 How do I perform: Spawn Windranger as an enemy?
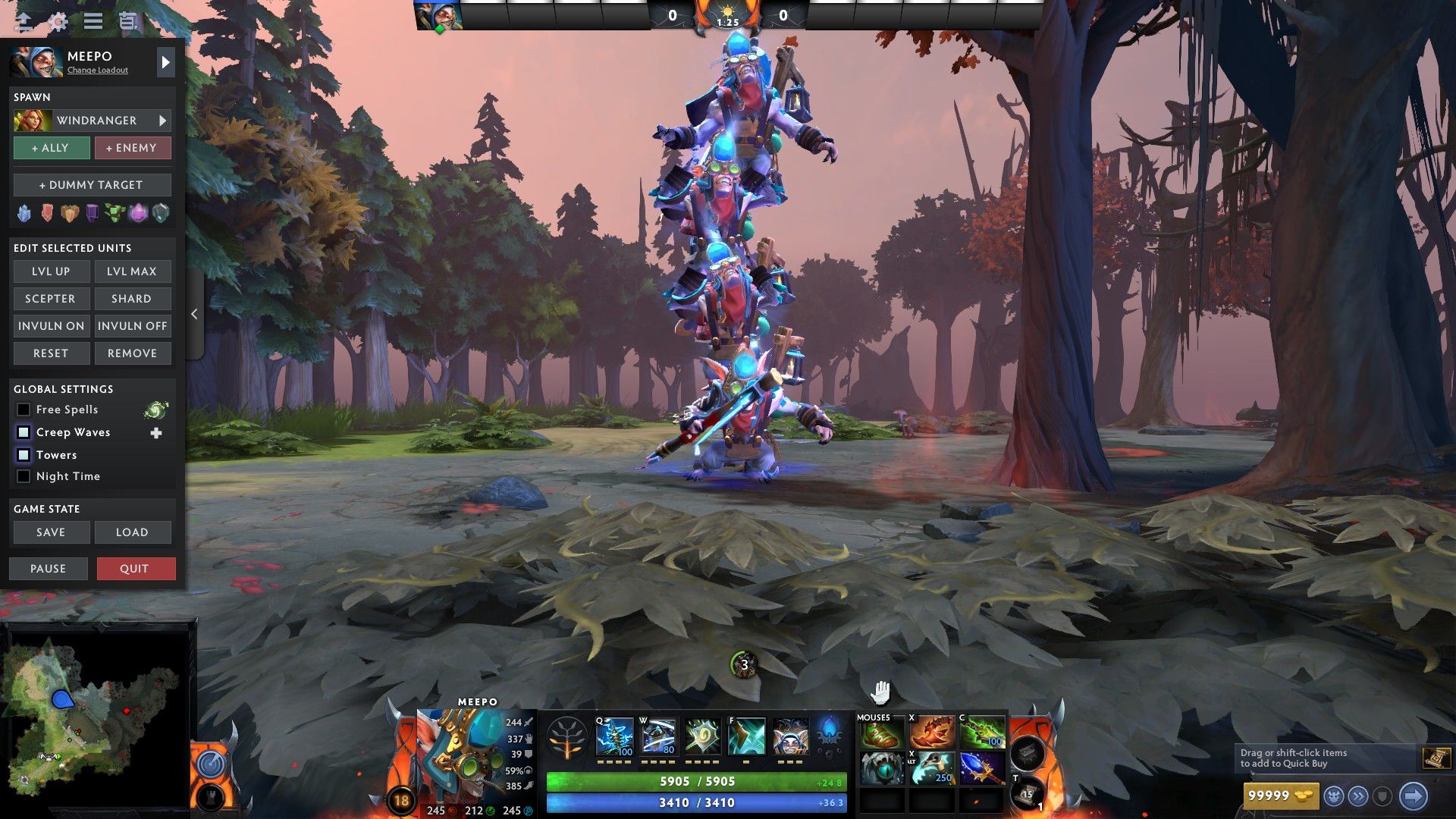click(132, 148)
